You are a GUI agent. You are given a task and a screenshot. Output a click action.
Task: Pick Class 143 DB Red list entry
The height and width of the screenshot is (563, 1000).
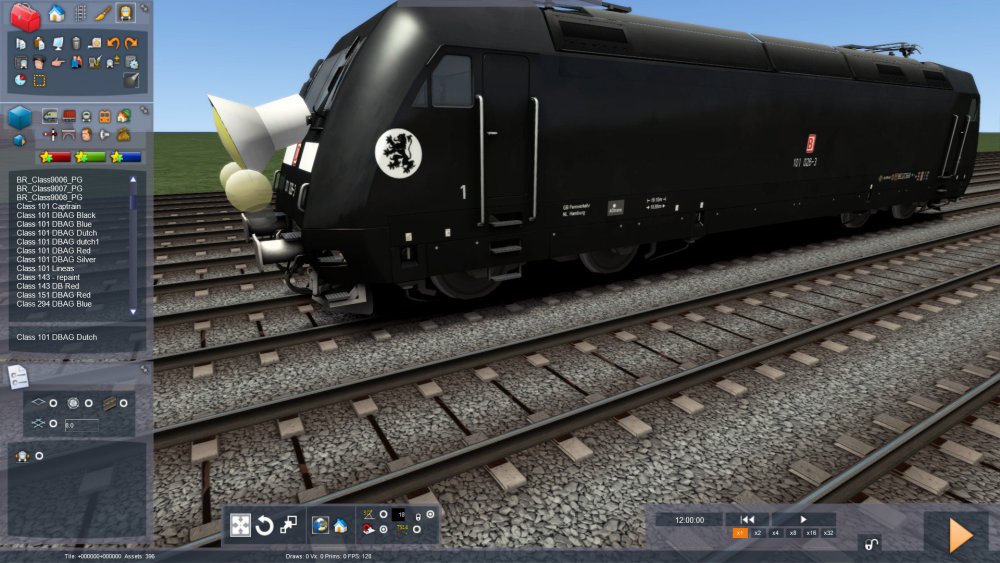50,286
